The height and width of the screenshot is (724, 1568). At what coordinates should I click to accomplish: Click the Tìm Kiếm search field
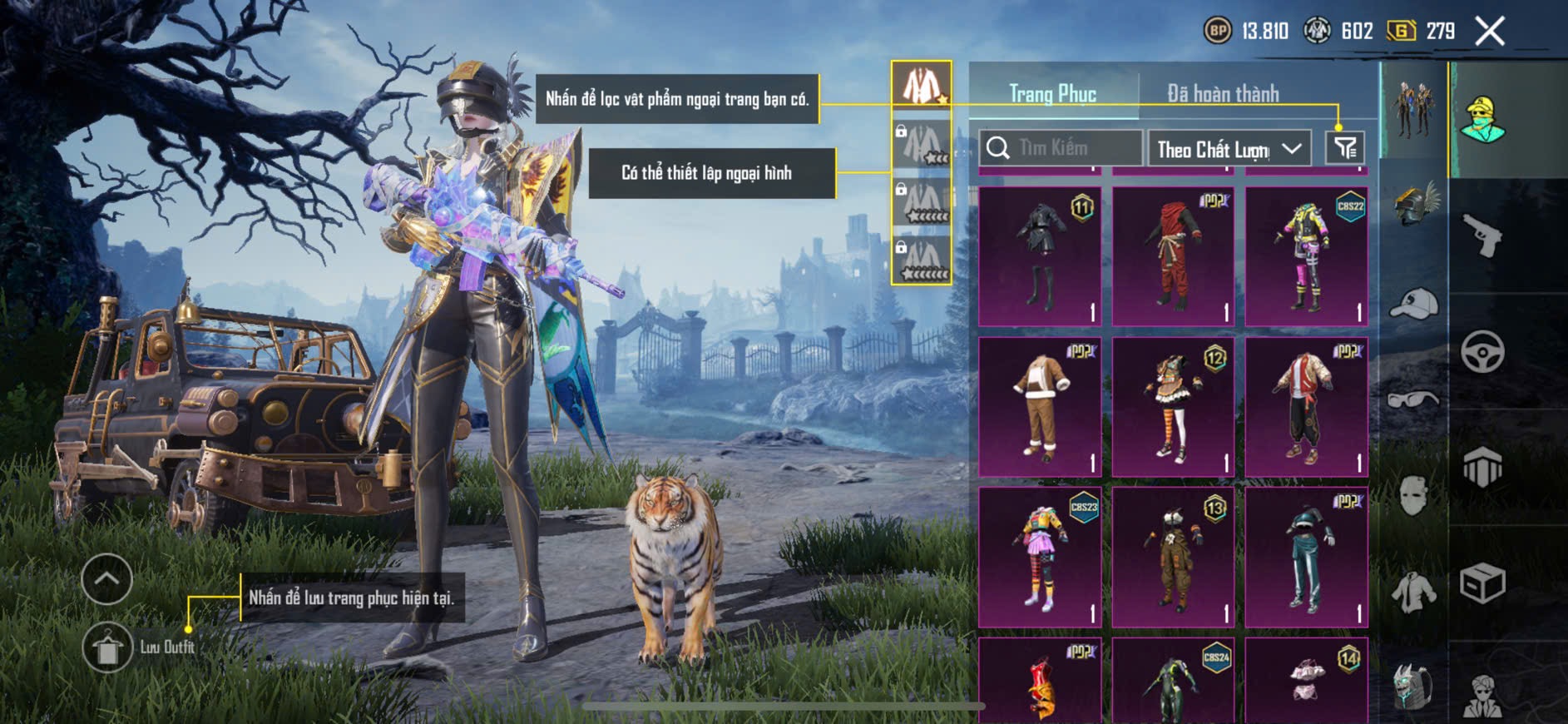[x=1061, y=148]
